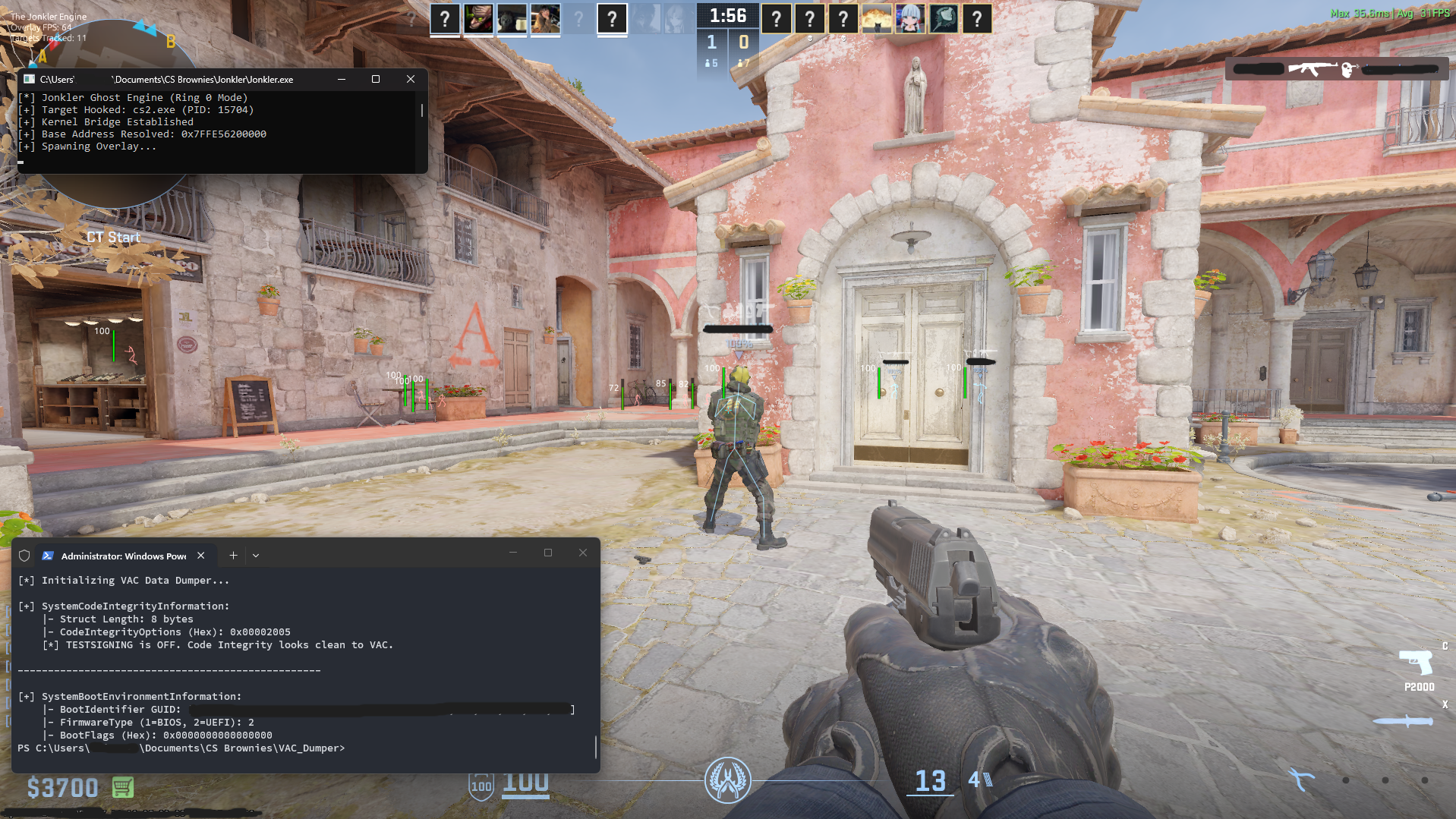Close the Jonkler.exe console window
This screenshot has height=819, width=1456.
(x=411, y=79)
